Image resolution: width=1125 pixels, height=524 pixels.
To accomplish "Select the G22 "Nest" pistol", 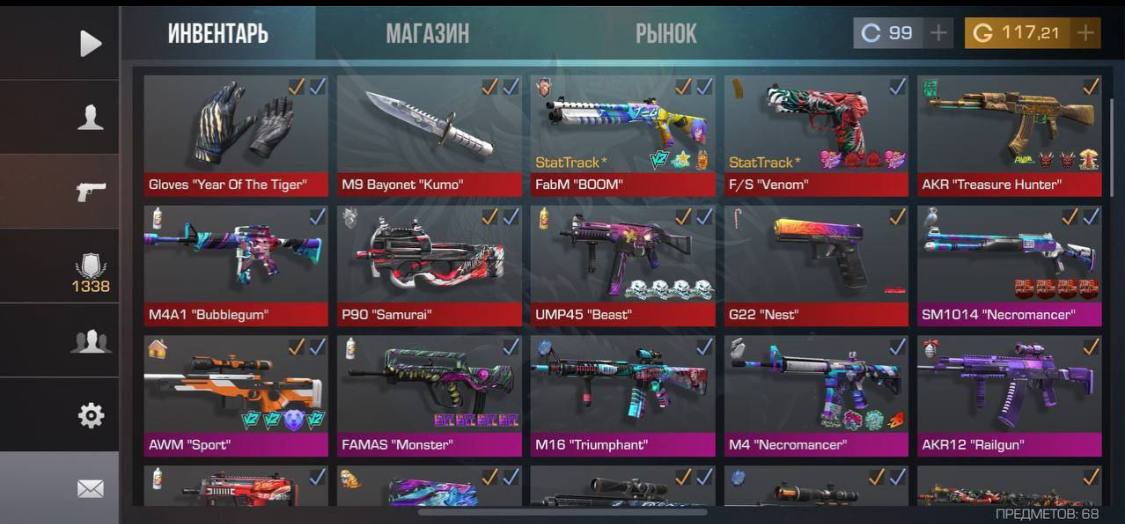I will [816, 264].
